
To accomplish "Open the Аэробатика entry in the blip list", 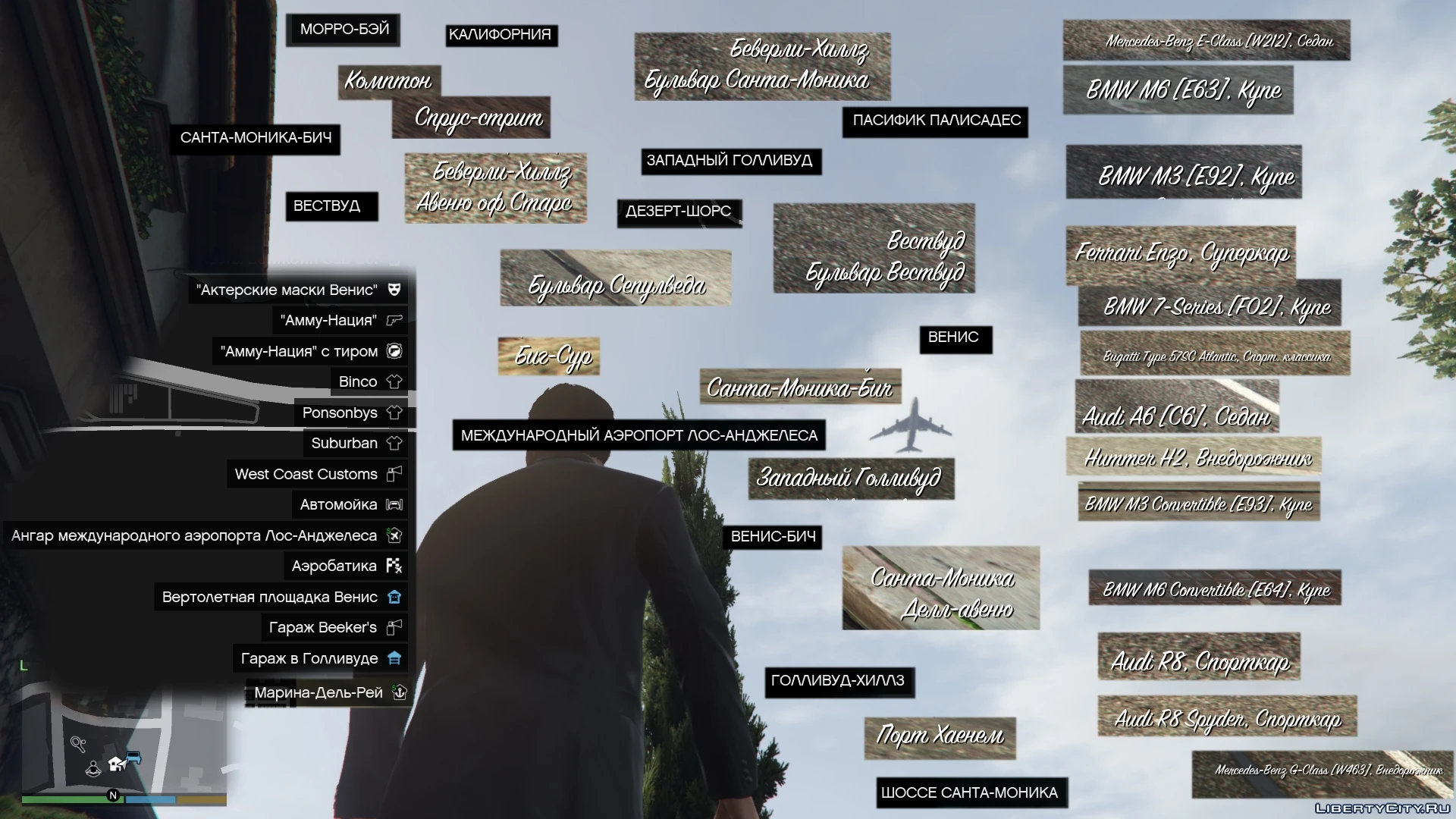I will [334, 565].
